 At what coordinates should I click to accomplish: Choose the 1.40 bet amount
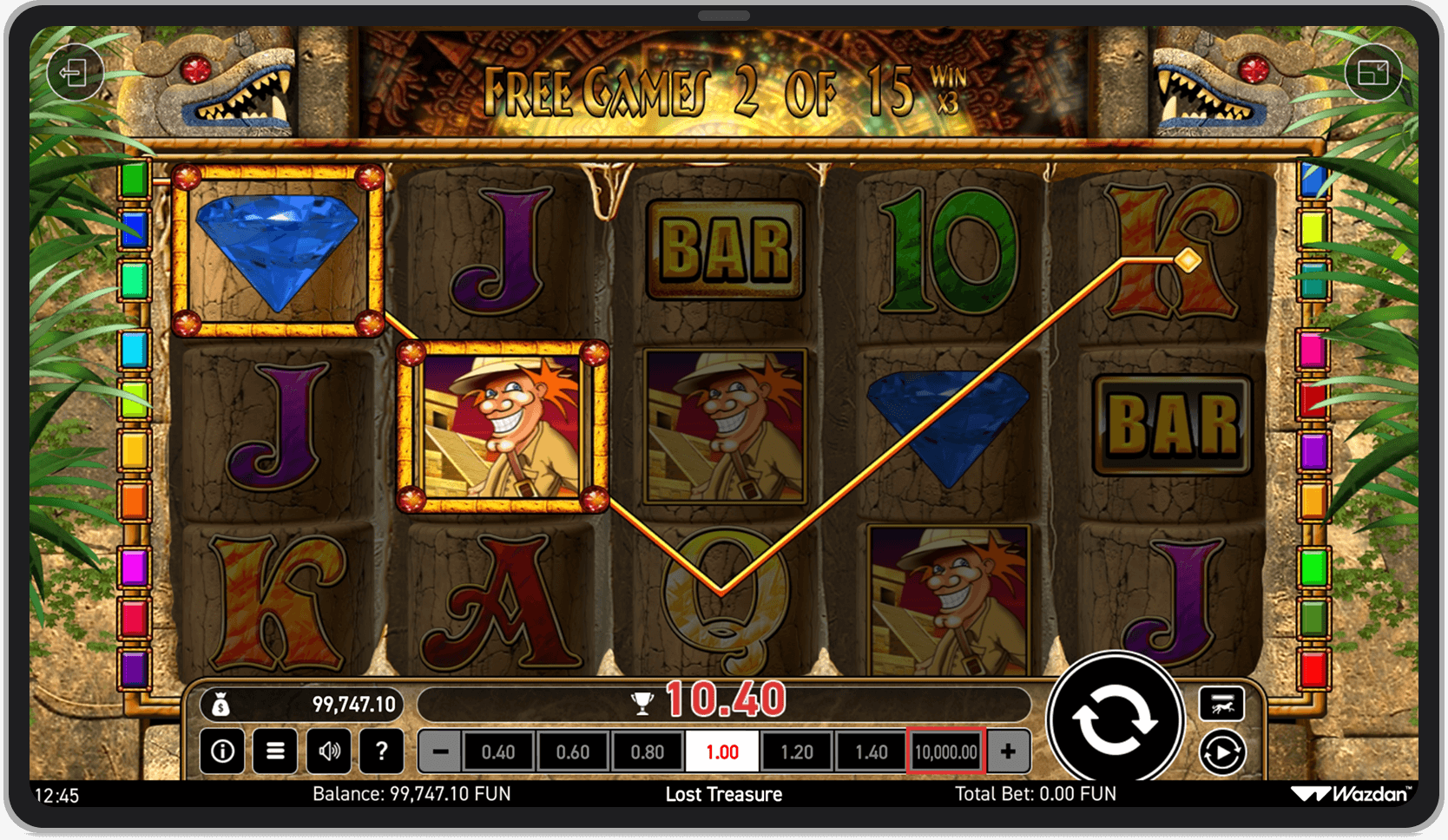872,751
